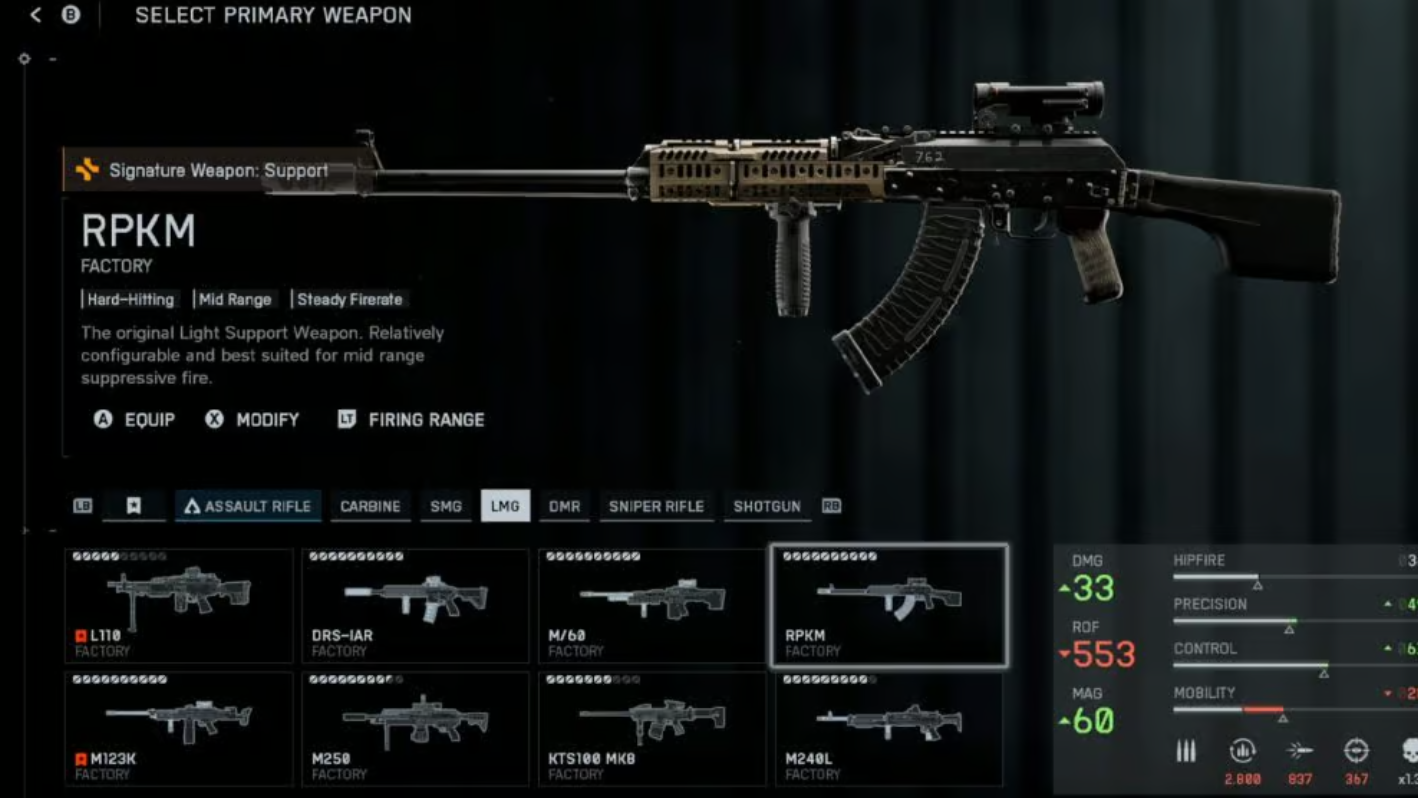Select the RPKM weapon tile
1418x798 pixels.
click(888, 605)
